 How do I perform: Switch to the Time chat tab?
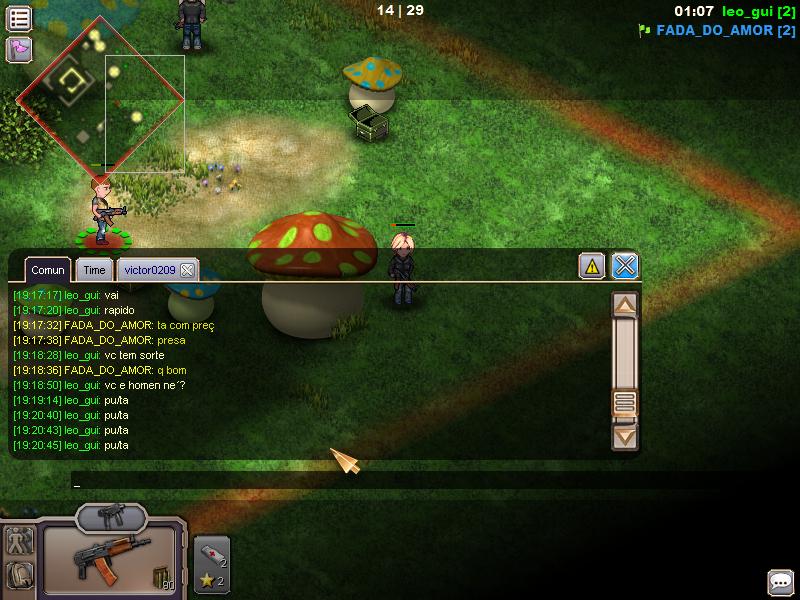[95, 270]
